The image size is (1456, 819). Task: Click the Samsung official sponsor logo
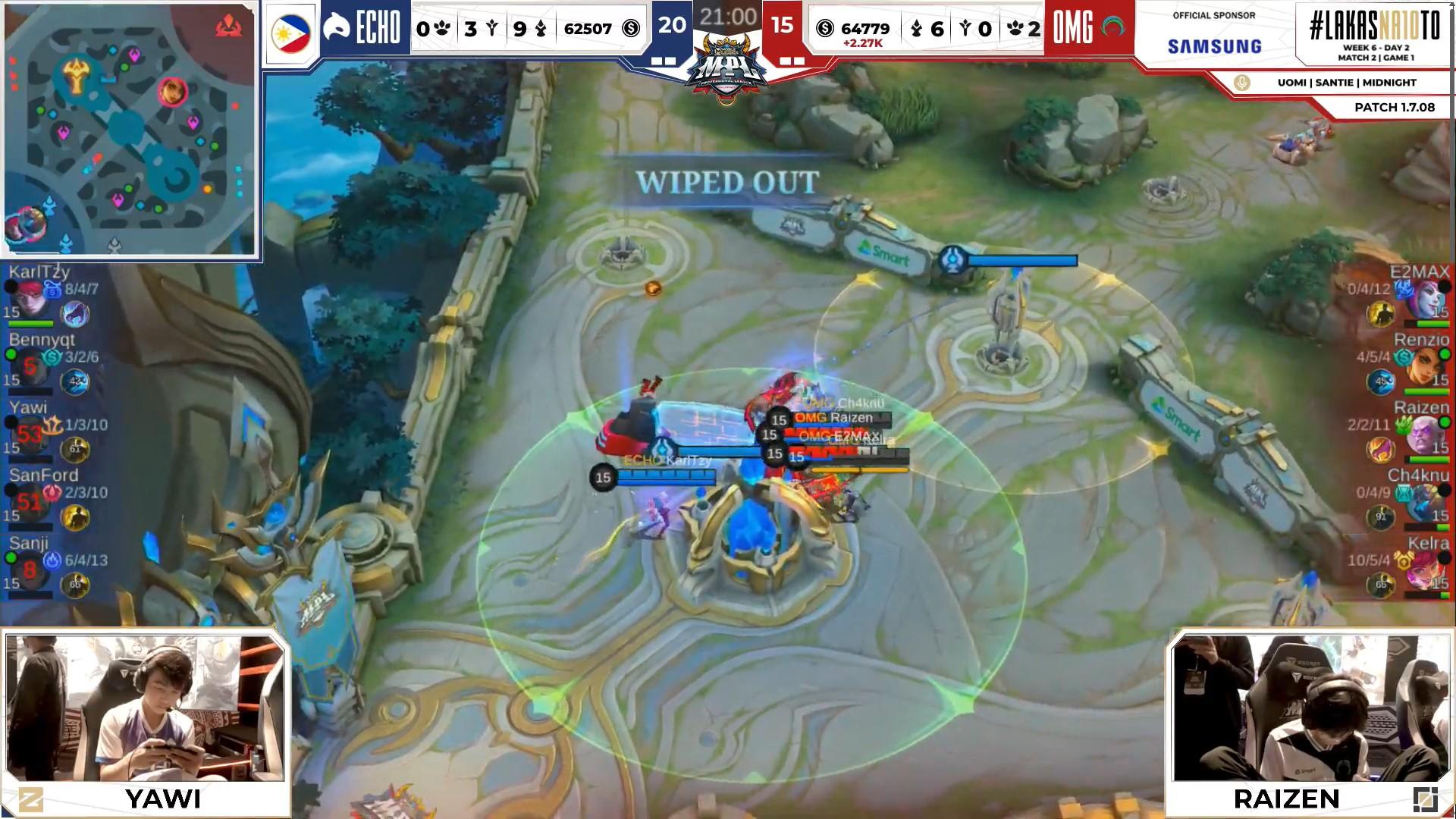point(1214,45)
